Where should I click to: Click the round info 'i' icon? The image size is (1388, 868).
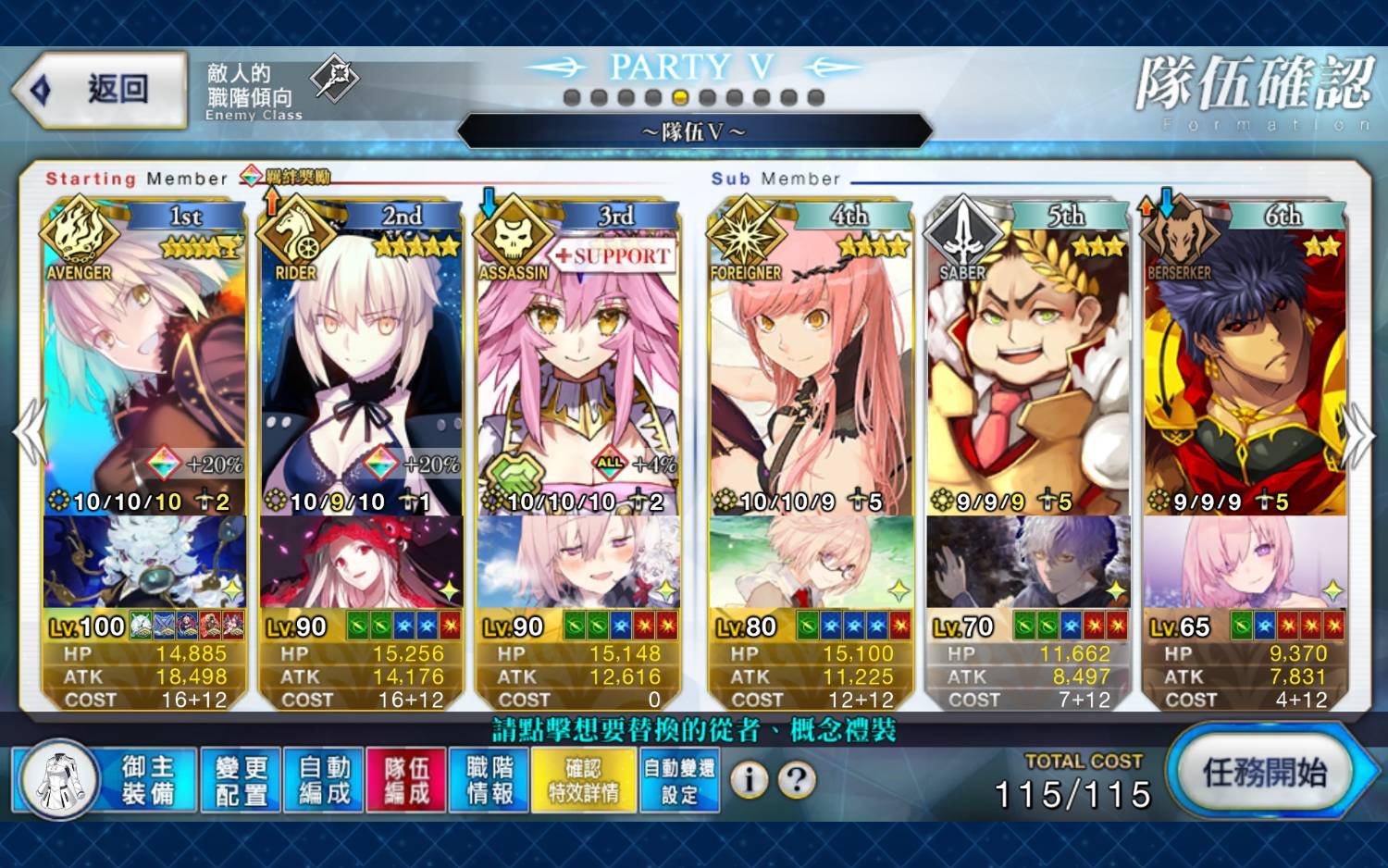(749, 780)
